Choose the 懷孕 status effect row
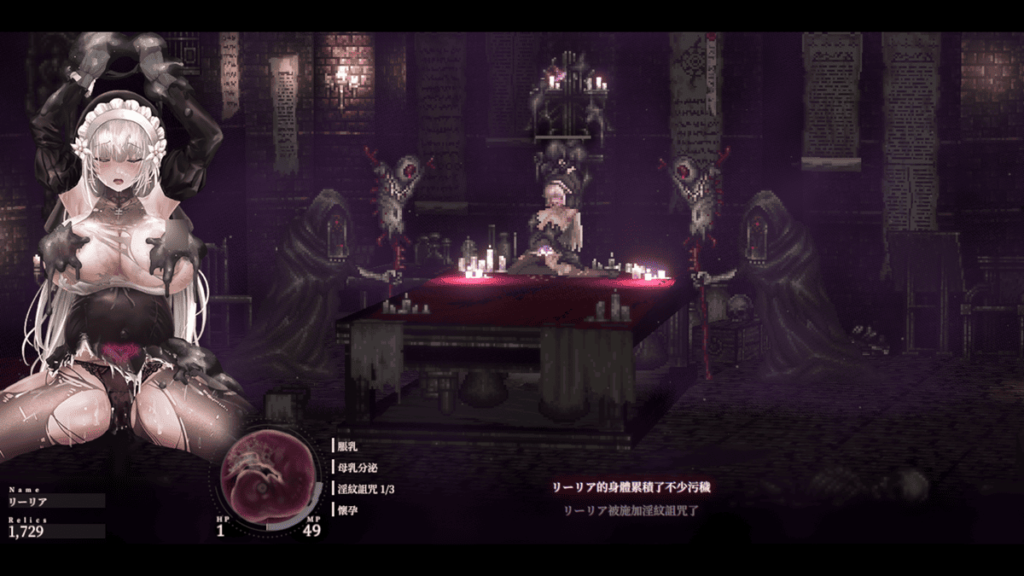 pyautogui.click(x=348, y=509)
